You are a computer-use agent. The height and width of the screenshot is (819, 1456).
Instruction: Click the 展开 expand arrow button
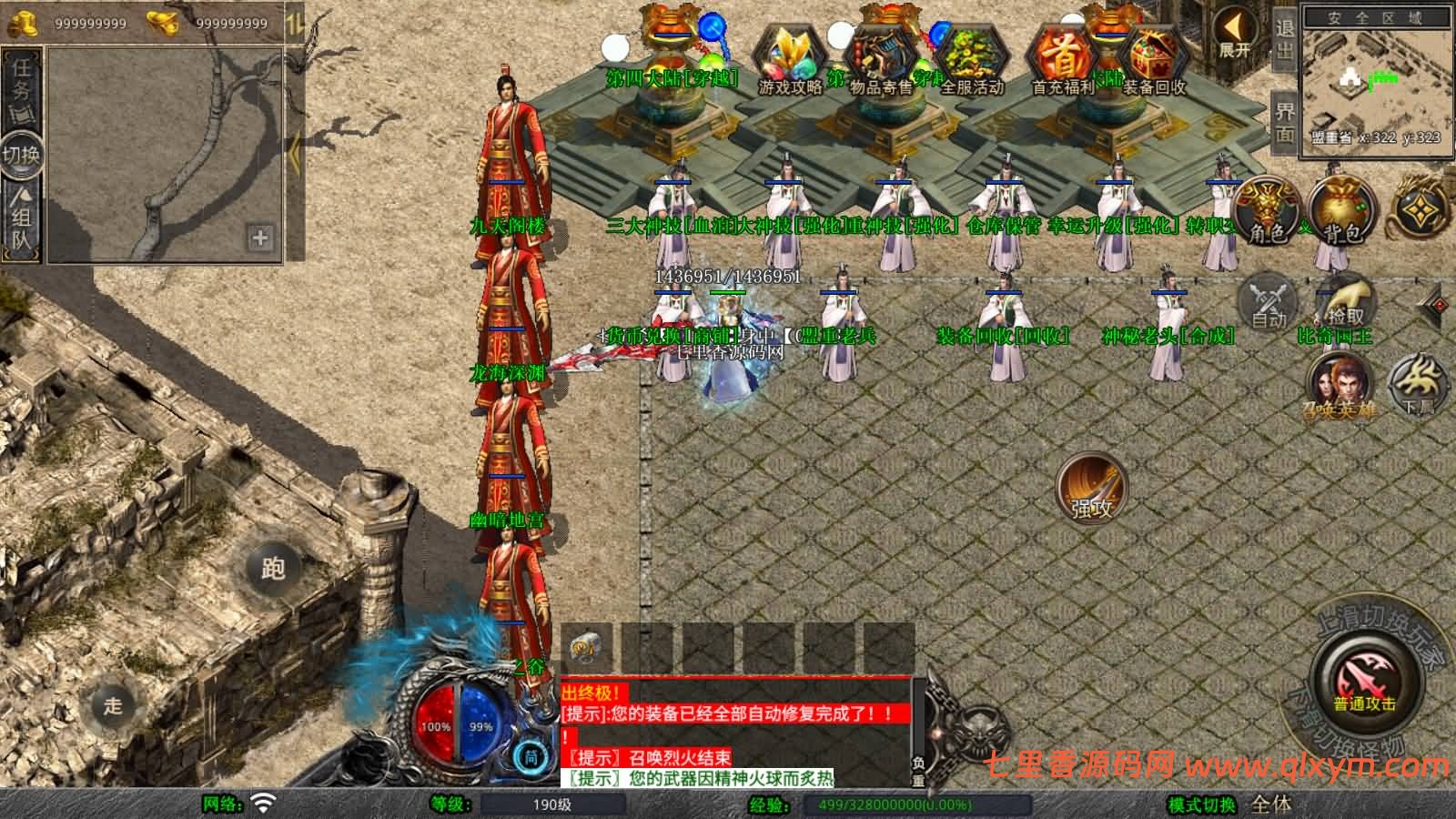tap(1235, 34)
